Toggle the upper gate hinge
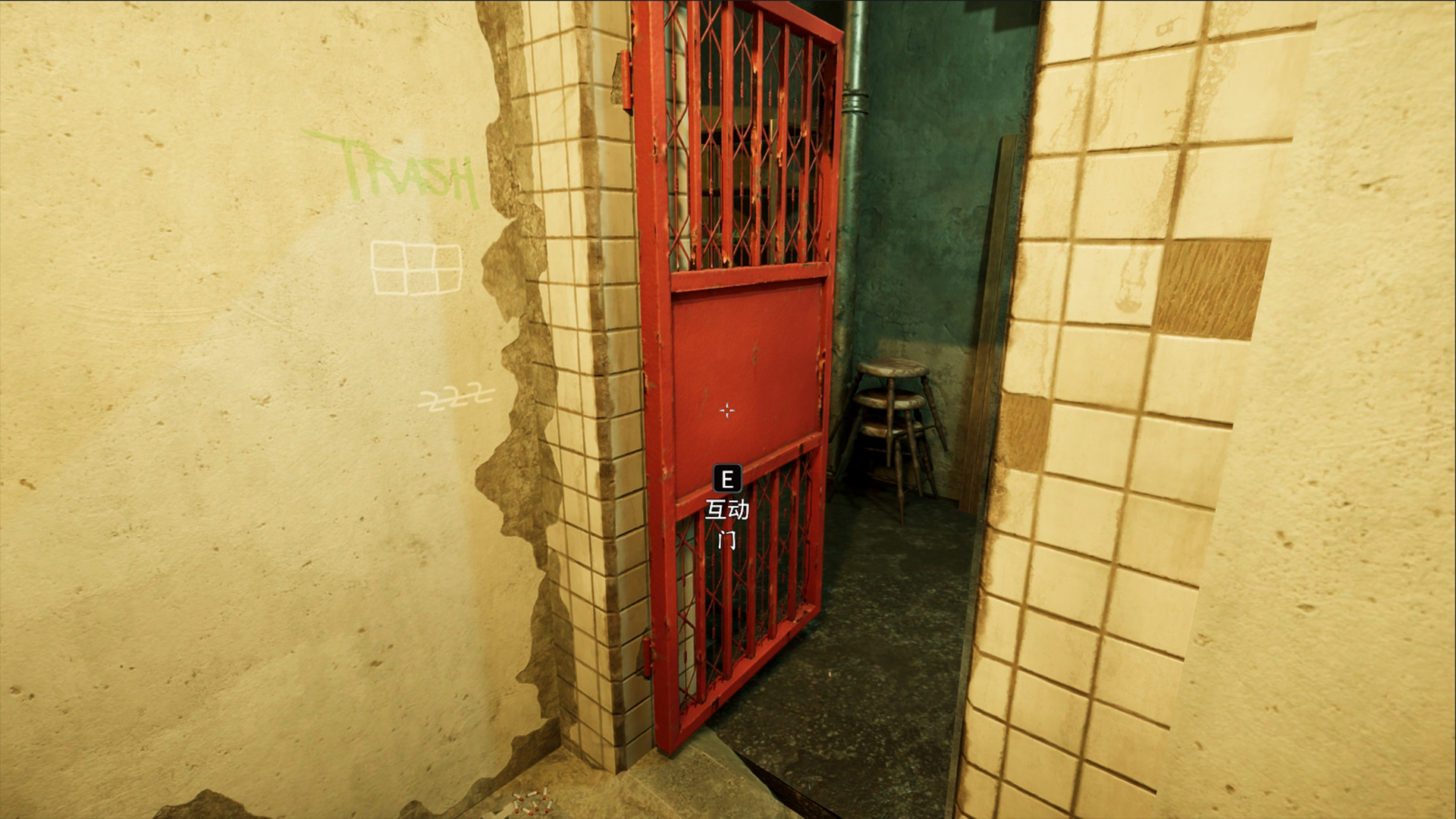 tap(626, 80)
